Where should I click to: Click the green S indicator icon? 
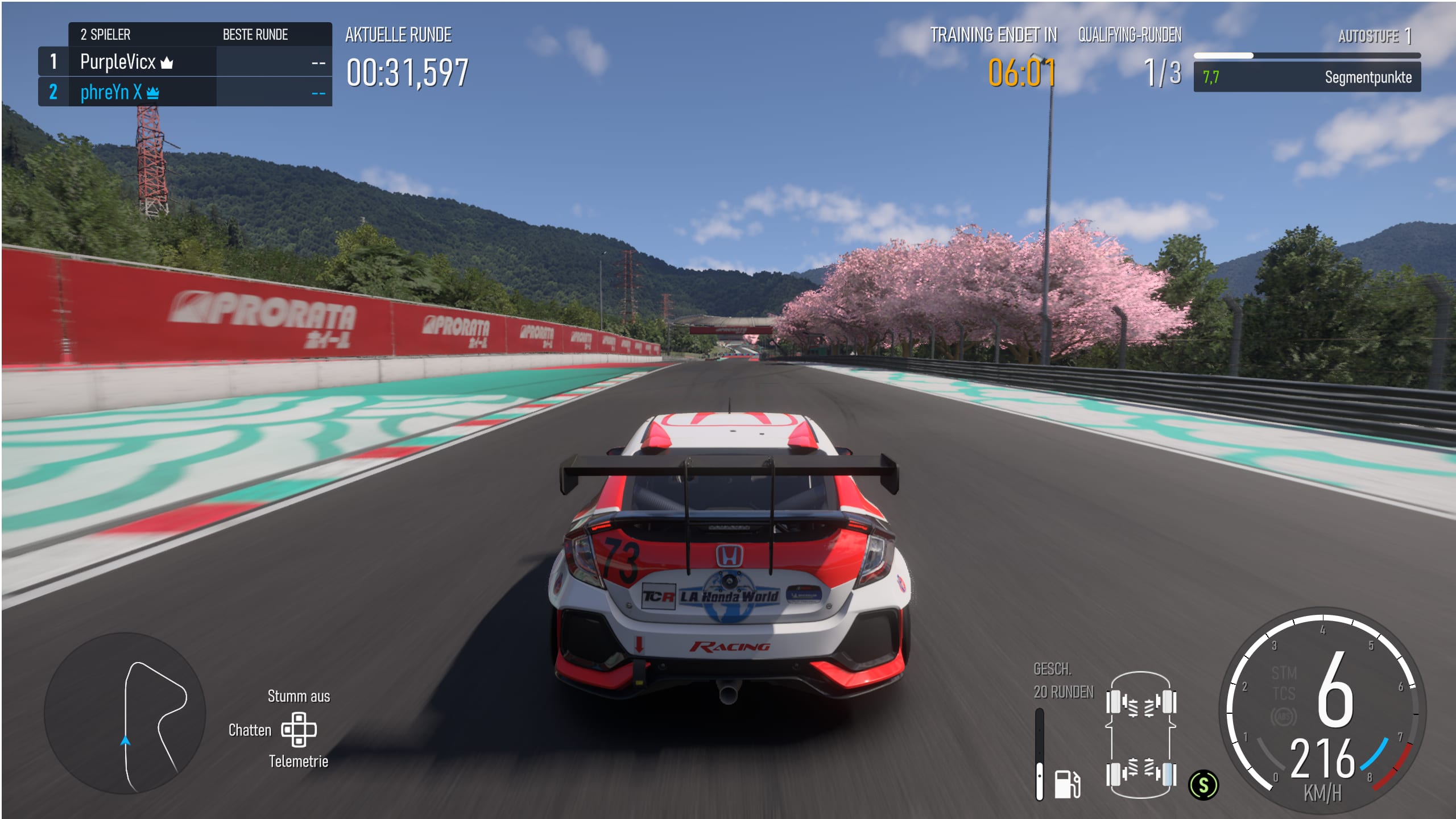[1203, 785]
